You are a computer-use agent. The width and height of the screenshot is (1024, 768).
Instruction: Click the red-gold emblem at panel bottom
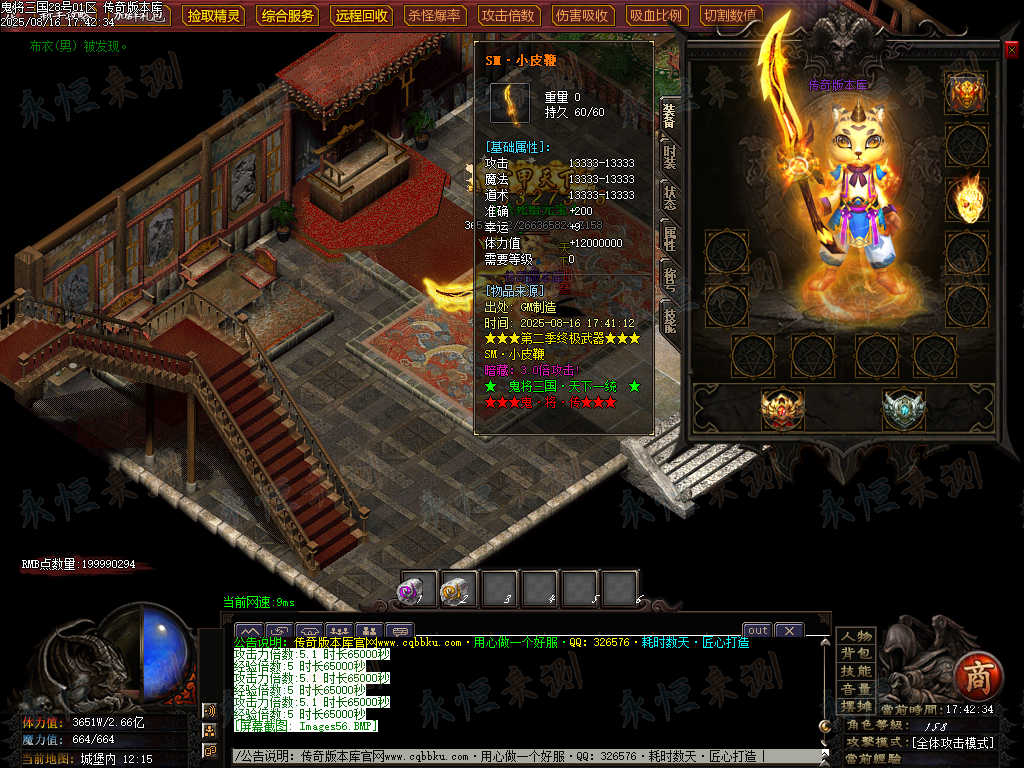(782, 408)
